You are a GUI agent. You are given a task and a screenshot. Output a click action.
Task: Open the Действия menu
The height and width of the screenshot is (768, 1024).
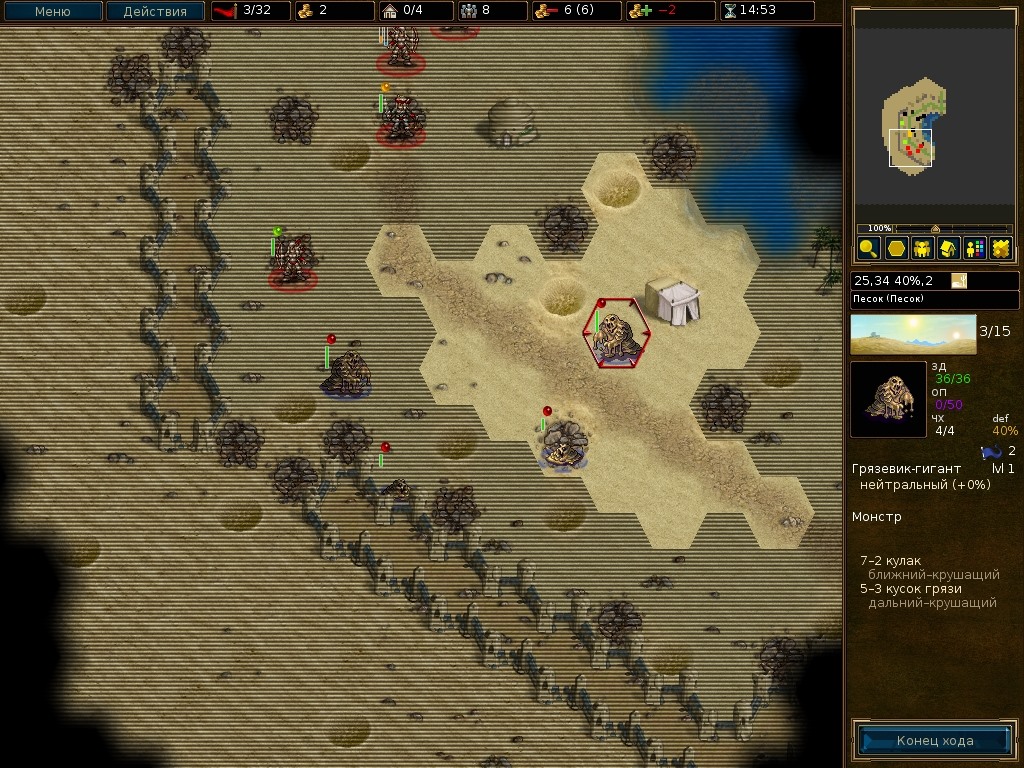pyautogui.click(x=155, y=12)
